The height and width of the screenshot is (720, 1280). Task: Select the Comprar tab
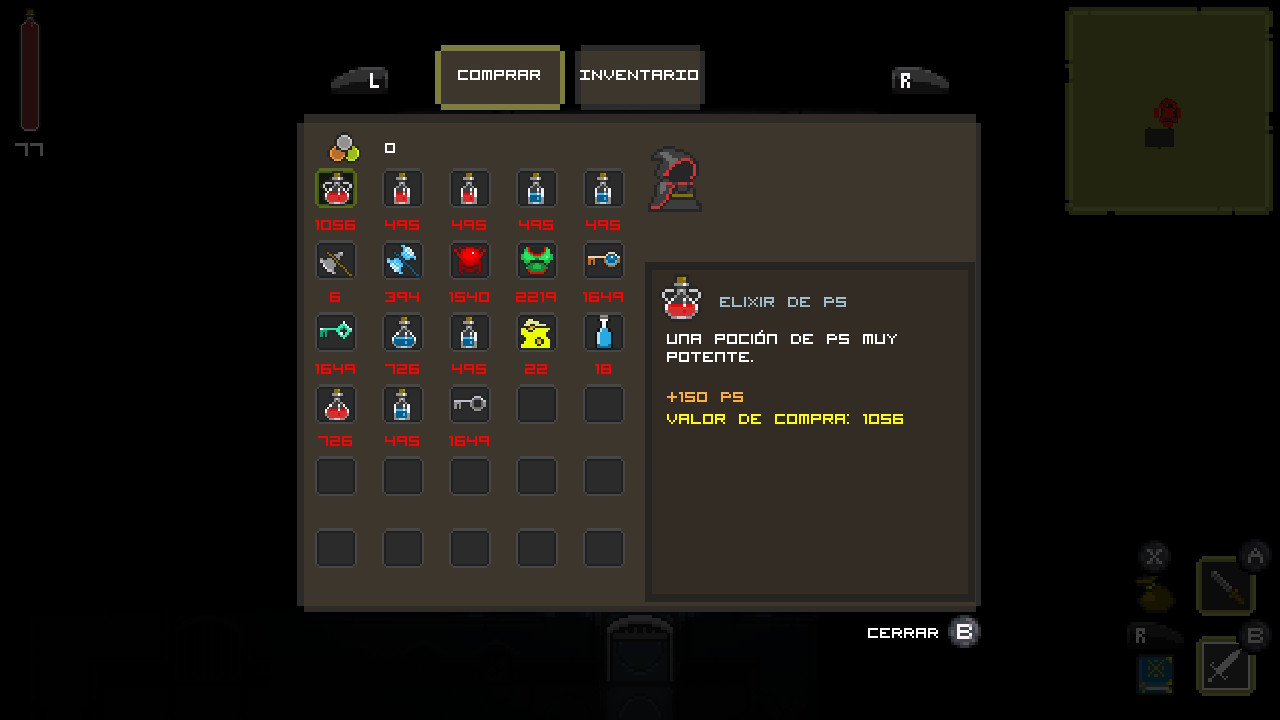[x=499, y=76]
